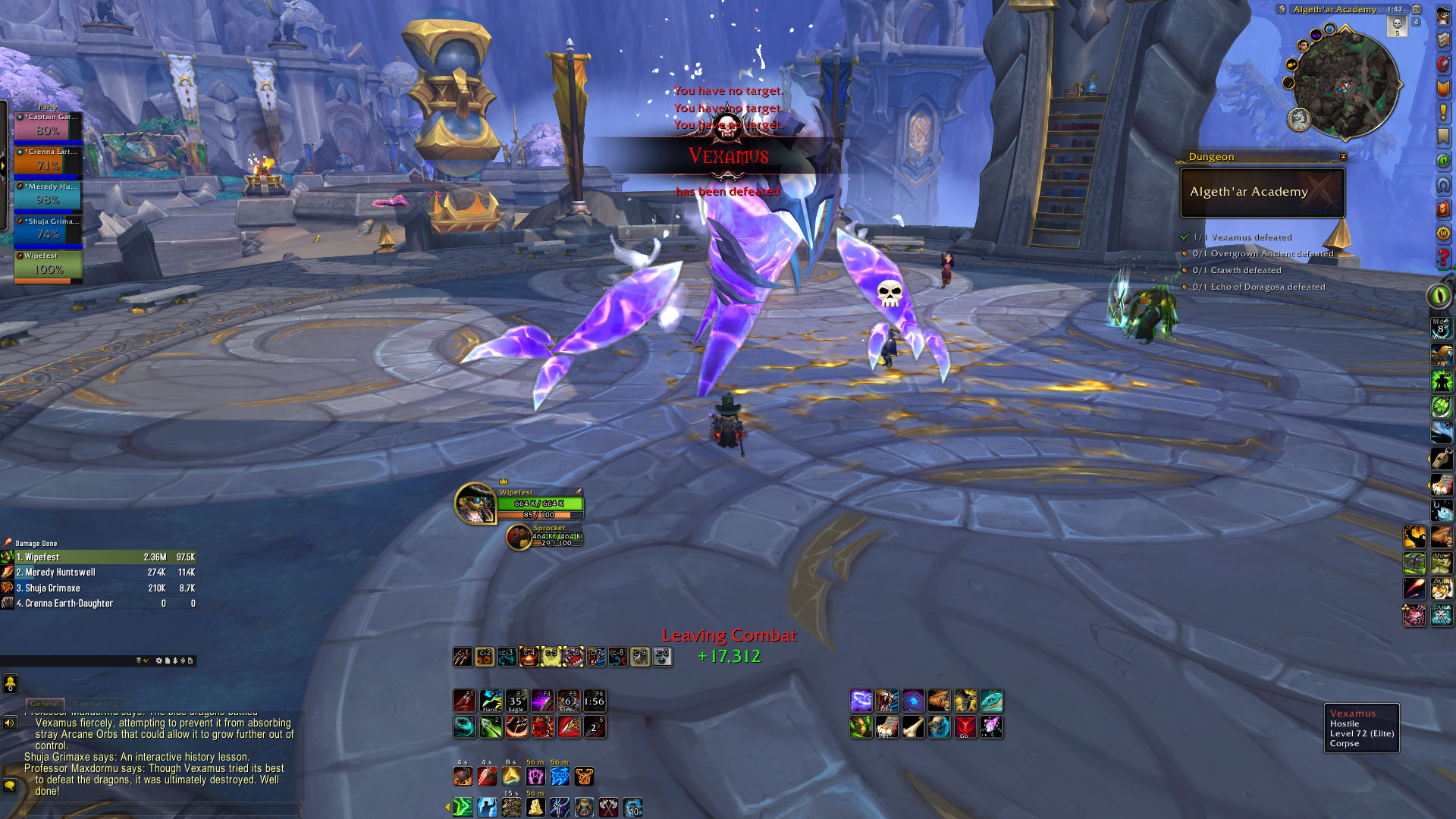Image resolution: width=1456 pixels, height=819 pixels.
Task: Use the F3 Eagle ability slot
Action: [x=516, y=701]
